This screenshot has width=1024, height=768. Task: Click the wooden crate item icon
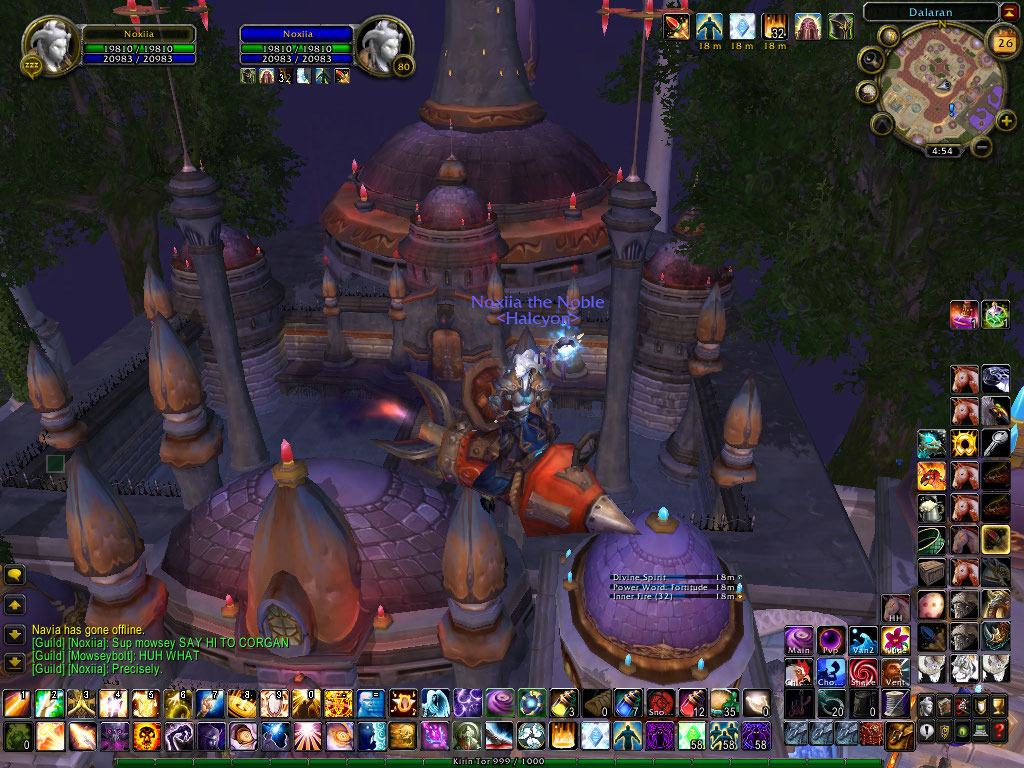pos(931,573)
